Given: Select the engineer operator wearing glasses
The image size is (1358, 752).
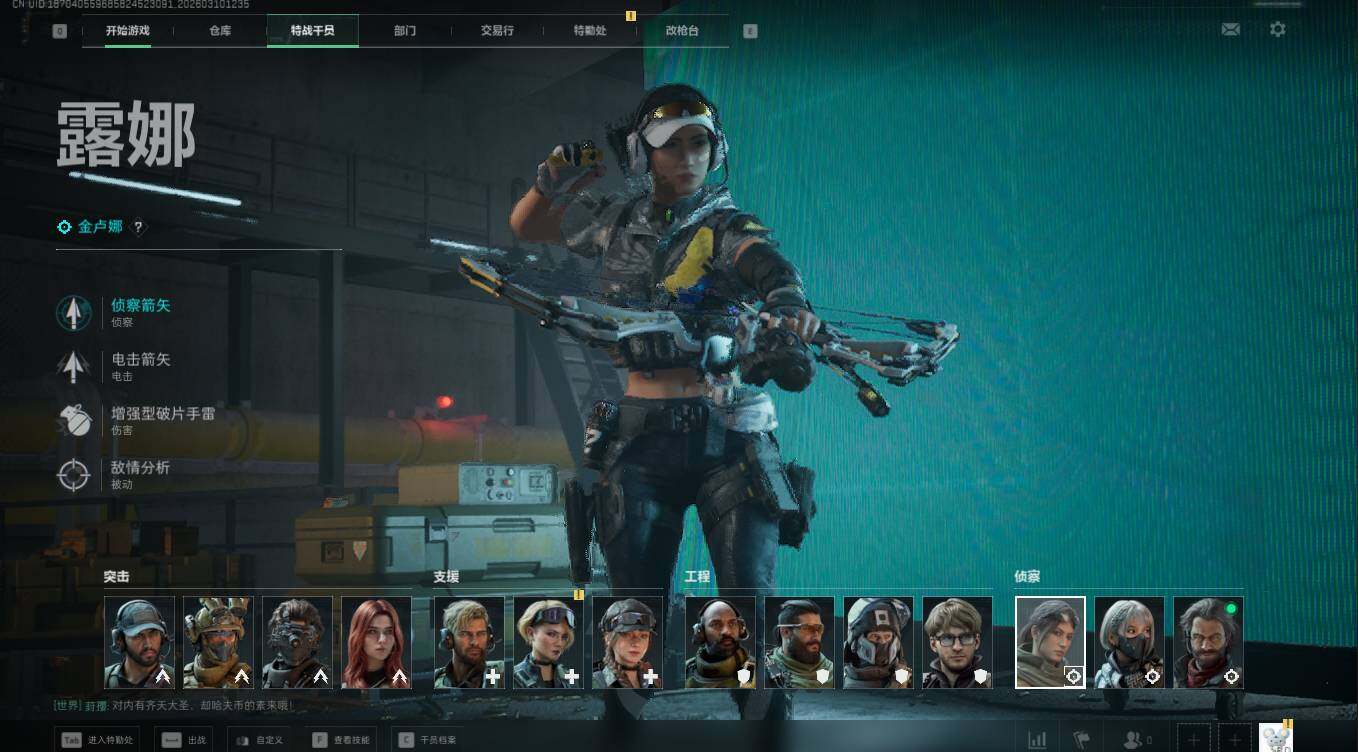Looking at the screenshot, I should [x=957, y=642].
